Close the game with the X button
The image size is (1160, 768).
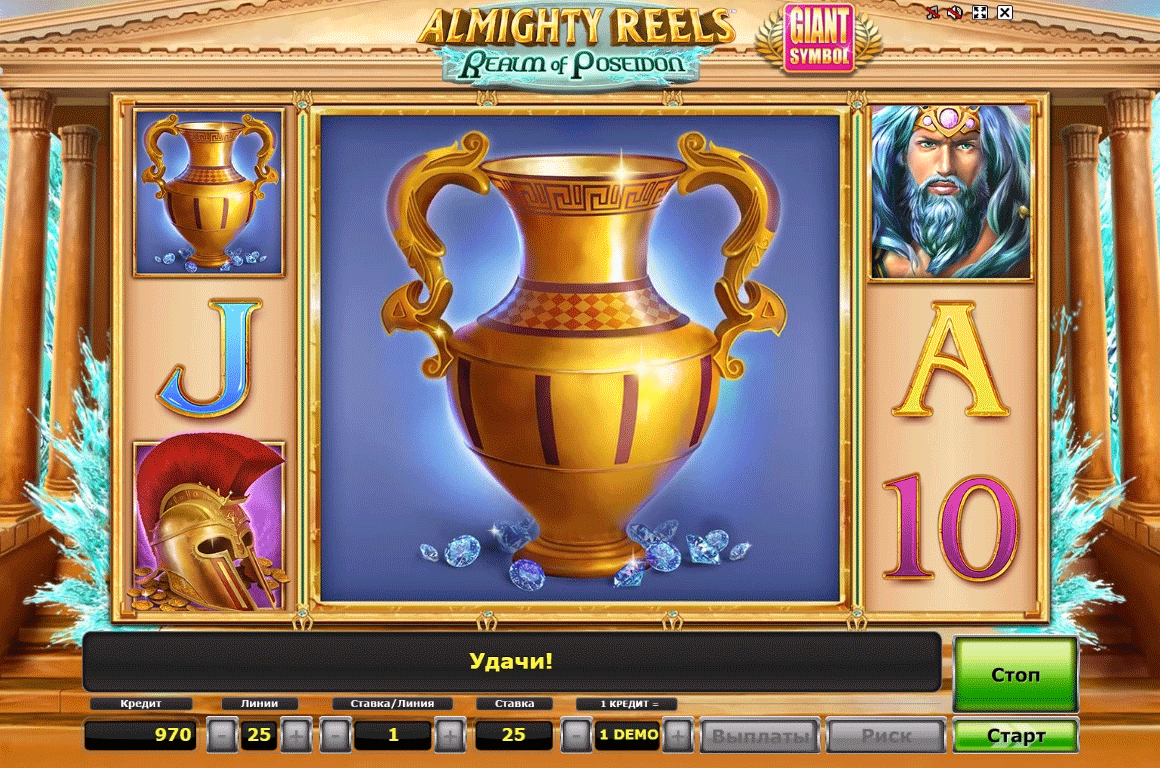pyautogui.click(x=1005, y=13)
